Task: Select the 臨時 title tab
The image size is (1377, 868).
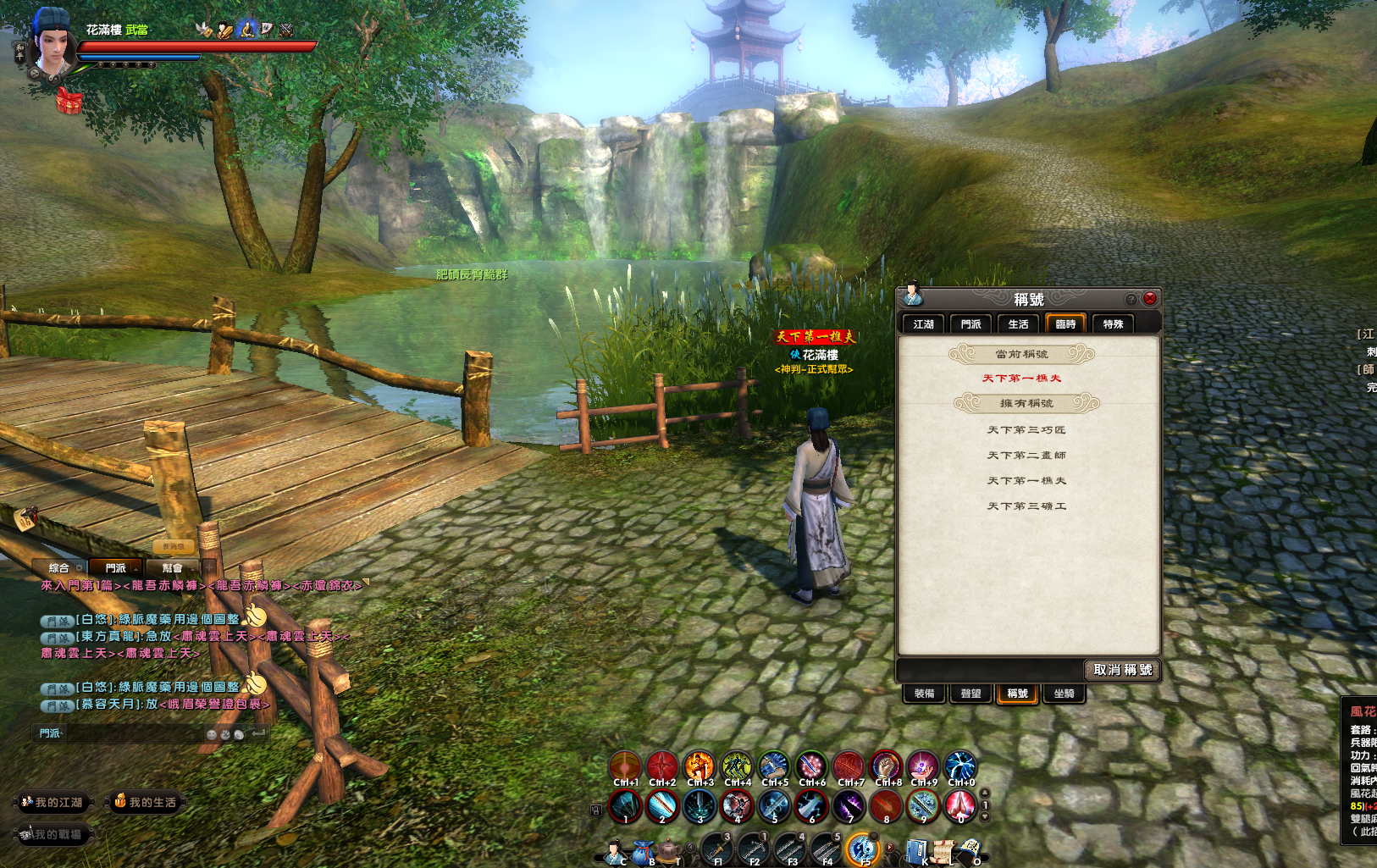Action: click(x=1065, y=324)
